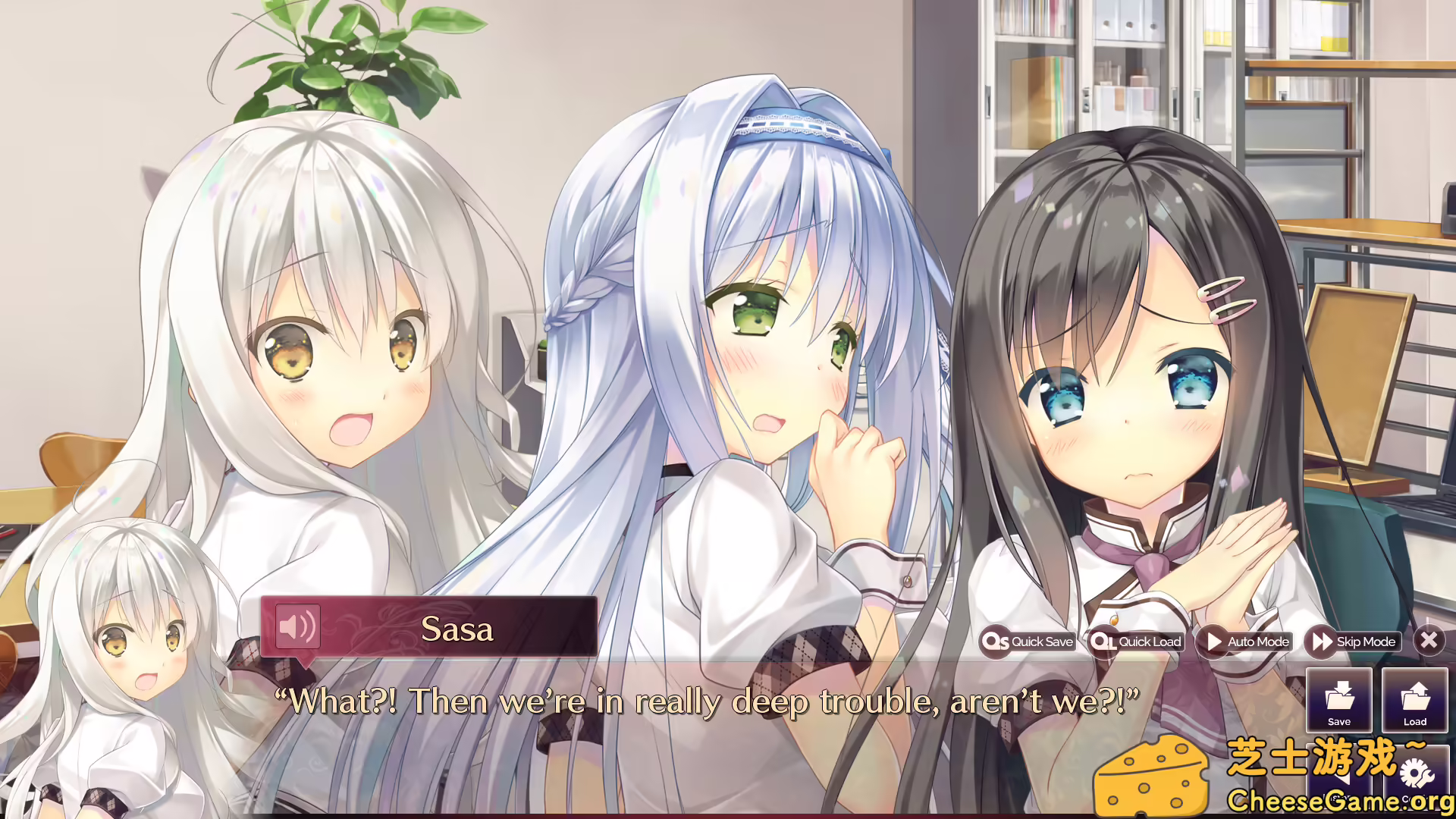
Task: Select the QL quick load icon
Action: coord(1103,642)
